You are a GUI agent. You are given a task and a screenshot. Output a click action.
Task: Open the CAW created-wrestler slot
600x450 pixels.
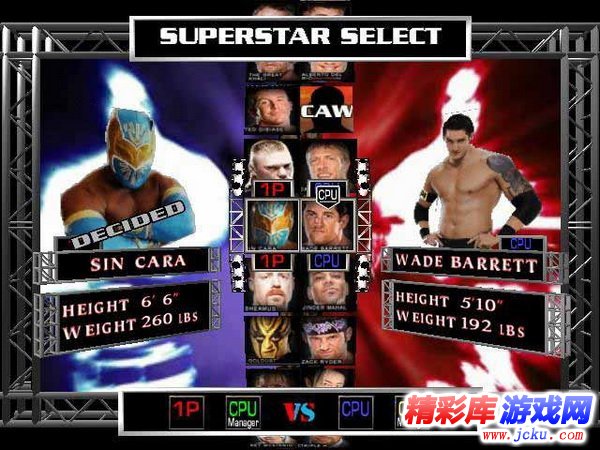325,108
